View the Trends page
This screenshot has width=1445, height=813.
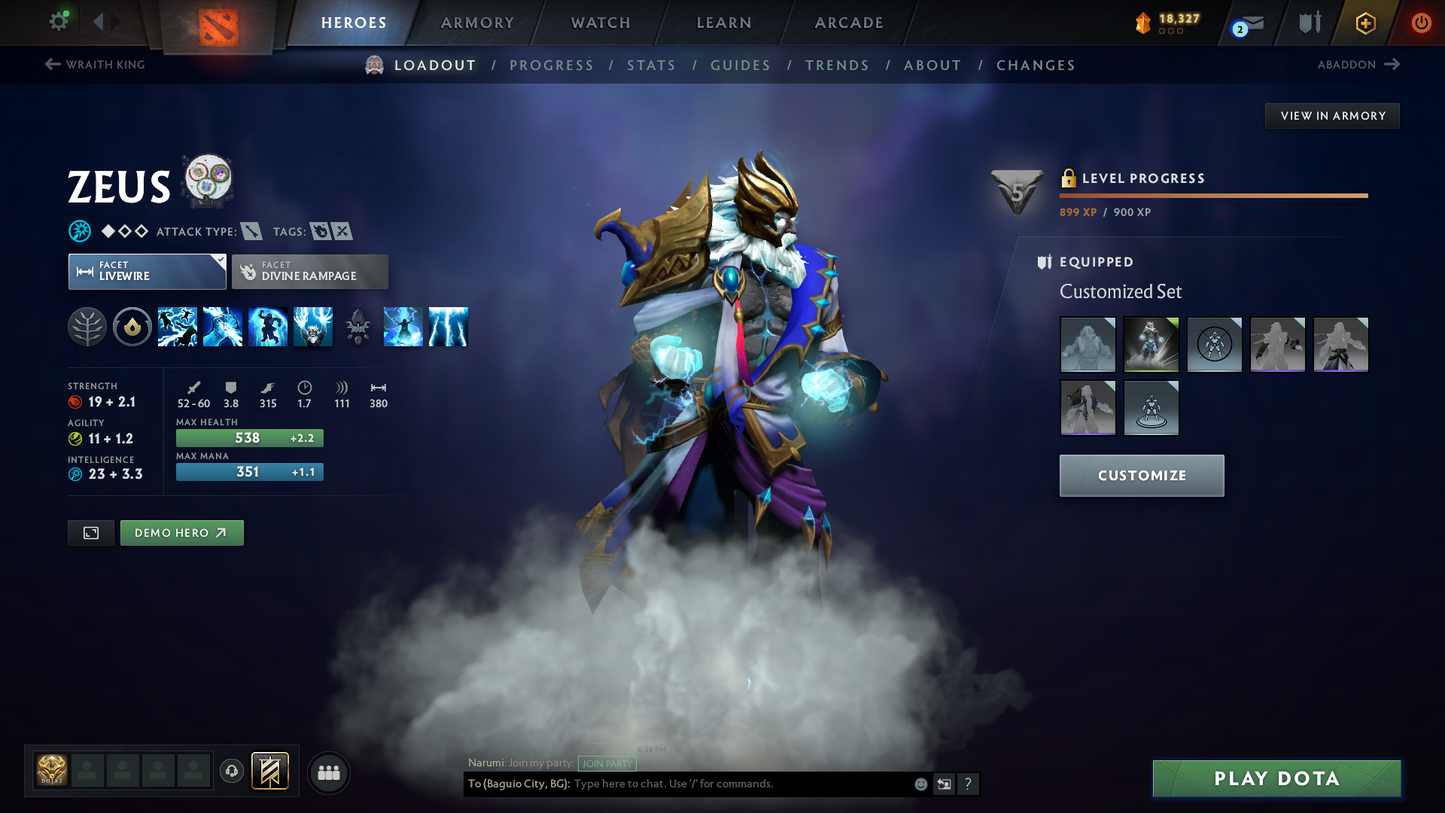click(x=837, y=65)
